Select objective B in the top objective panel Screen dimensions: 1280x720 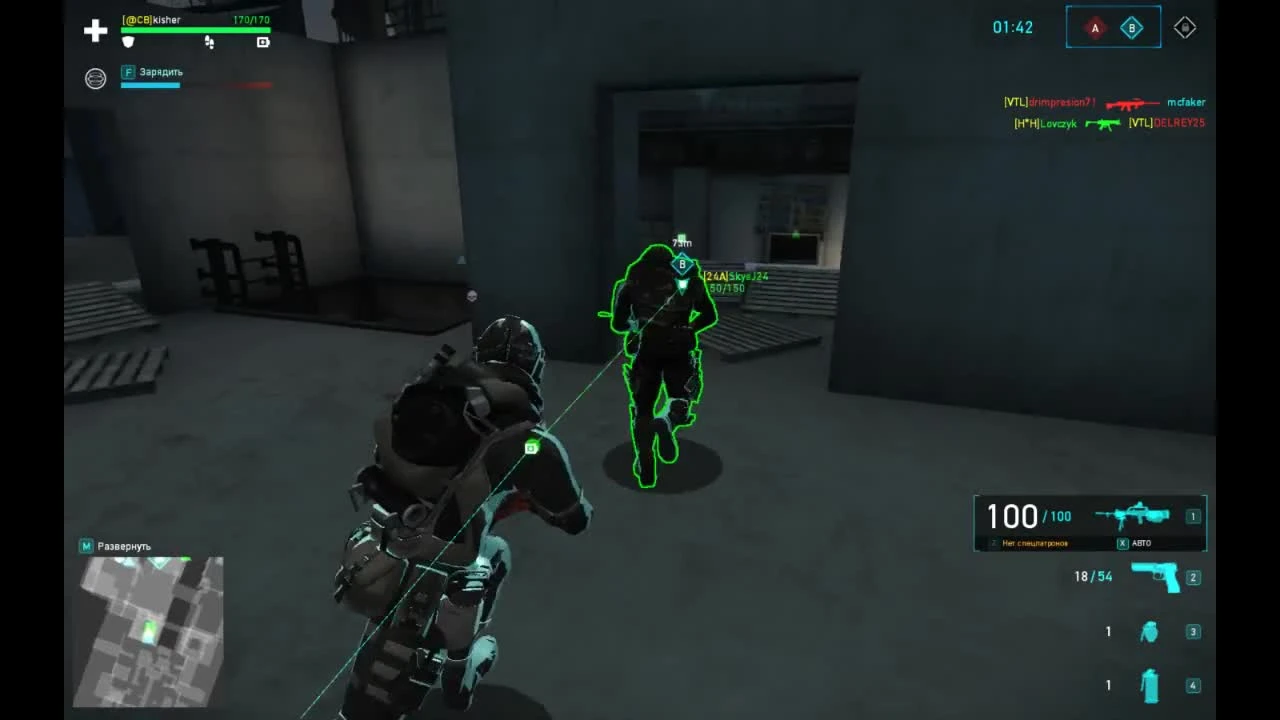[x=1131, y=28]
